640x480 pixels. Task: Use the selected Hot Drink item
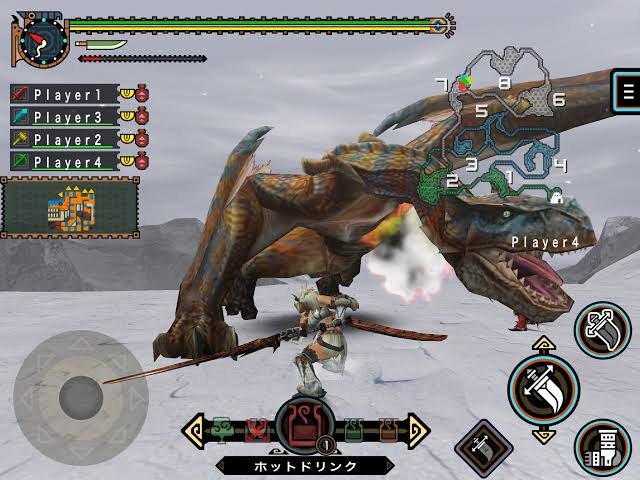(304, 426)
